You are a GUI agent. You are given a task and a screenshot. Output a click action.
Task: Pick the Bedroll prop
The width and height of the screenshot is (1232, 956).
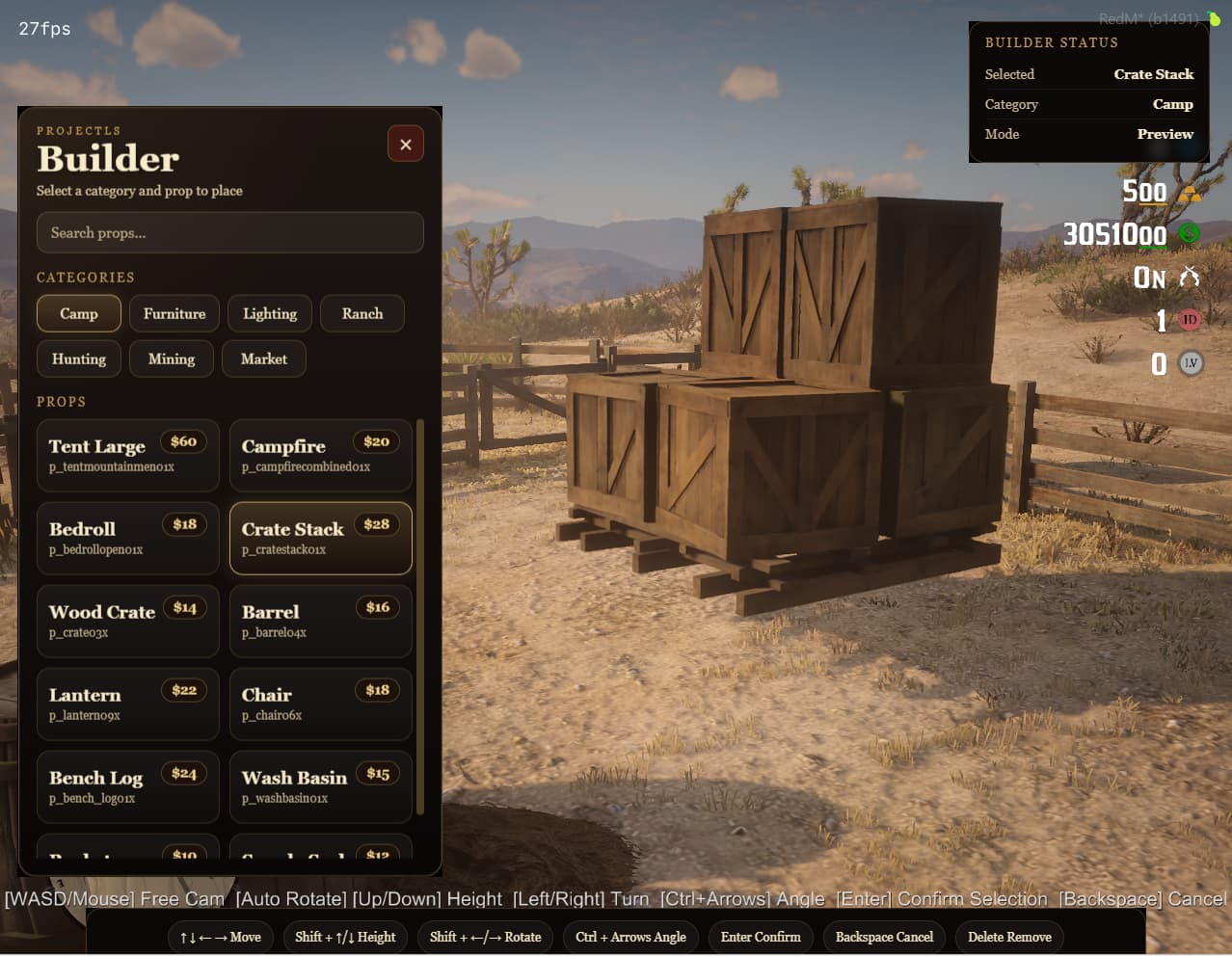127,539
